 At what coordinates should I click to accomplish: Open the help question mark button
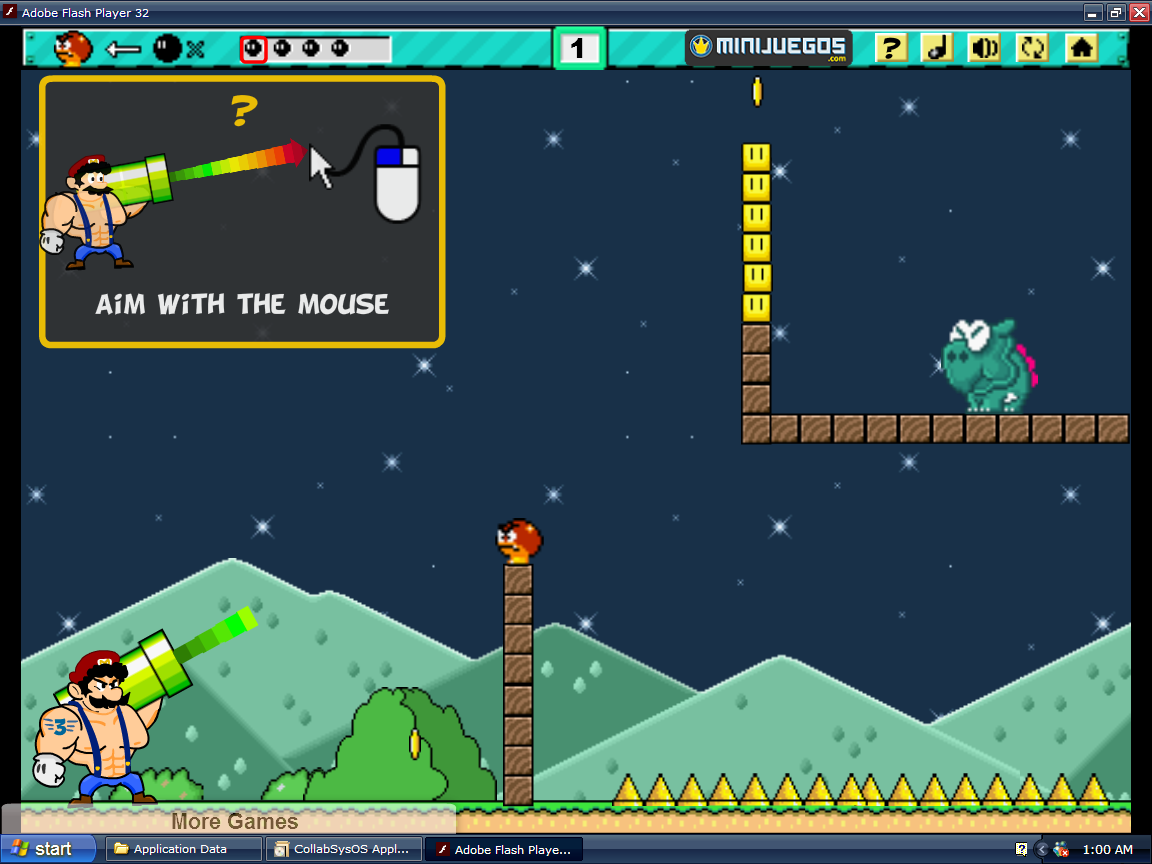(890, 48)
